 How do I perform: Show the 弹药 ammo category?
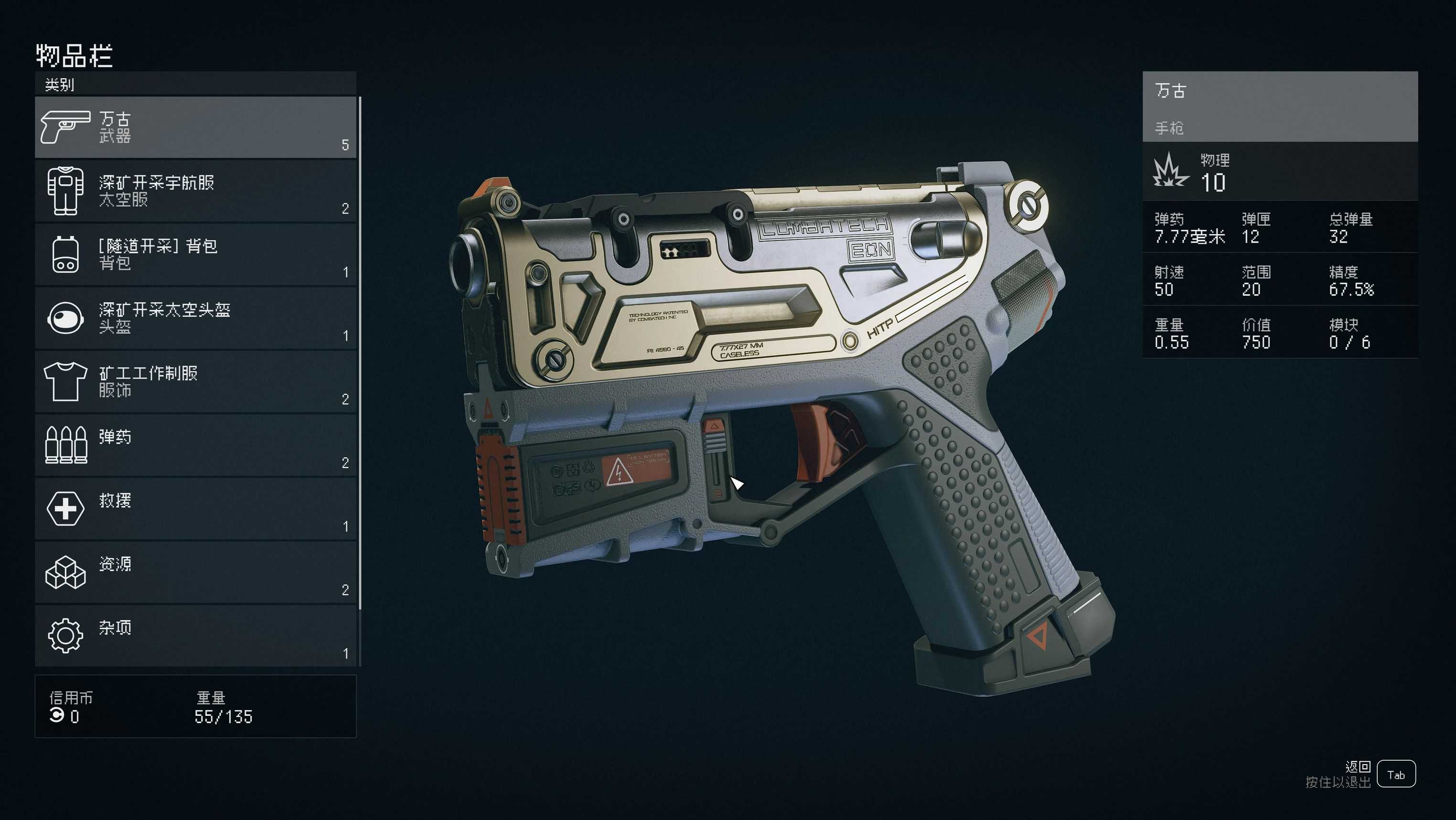tap(195, 445)
